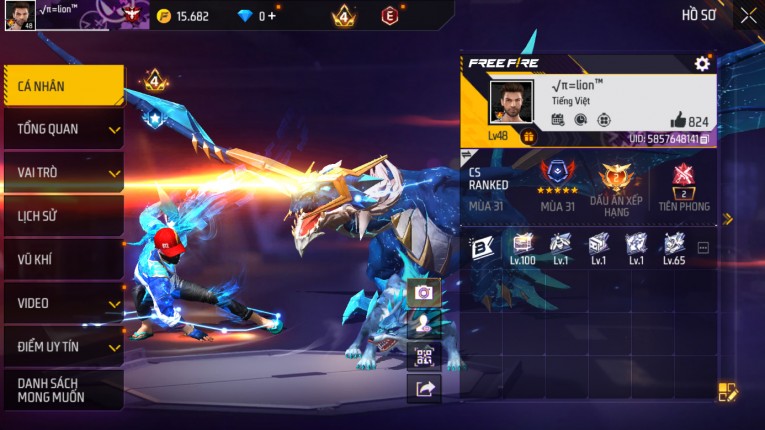Open DANH SÁCH MONG MUỐN wishlist

(62, 390)
